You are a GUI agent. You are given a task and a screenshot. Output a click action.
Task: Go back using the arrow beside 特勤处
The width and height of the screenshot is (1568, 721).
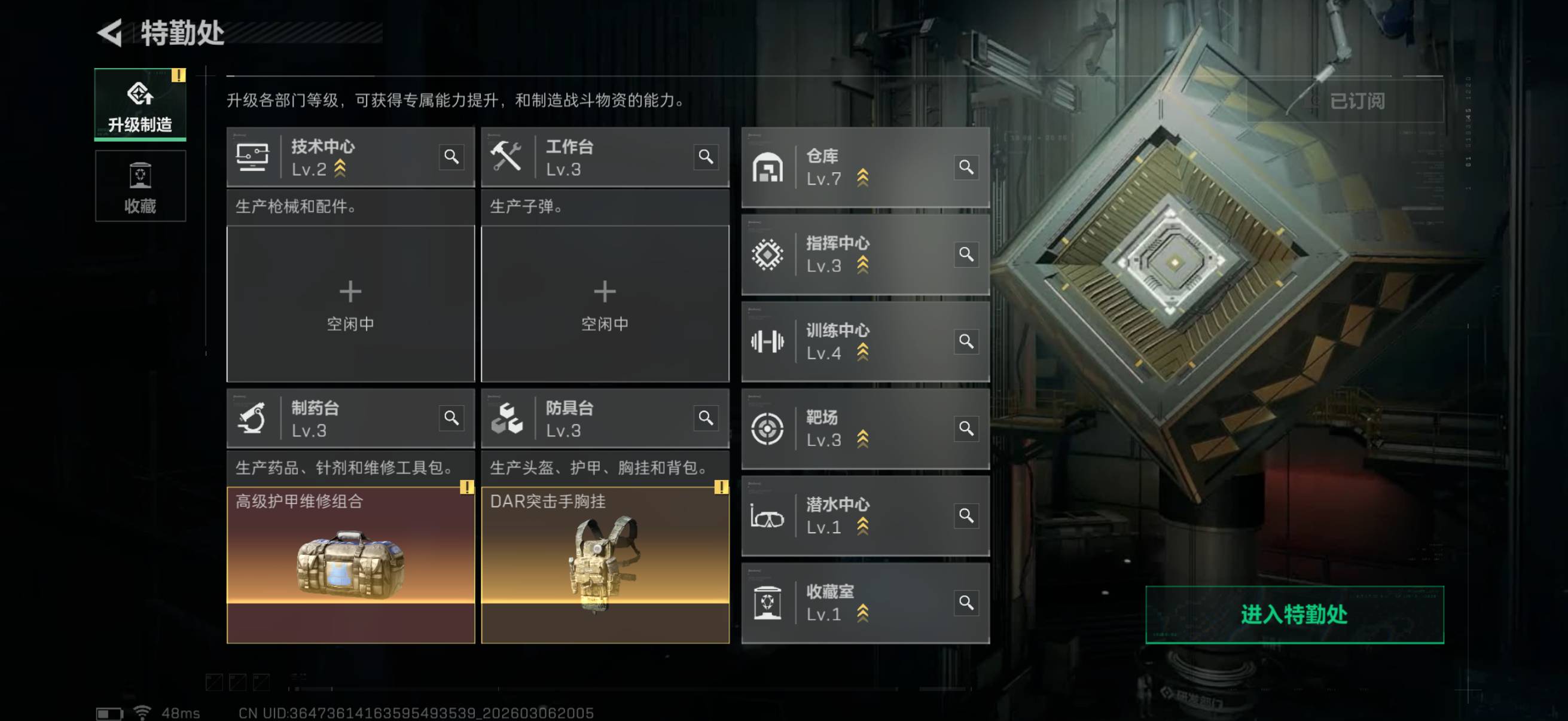110,33
